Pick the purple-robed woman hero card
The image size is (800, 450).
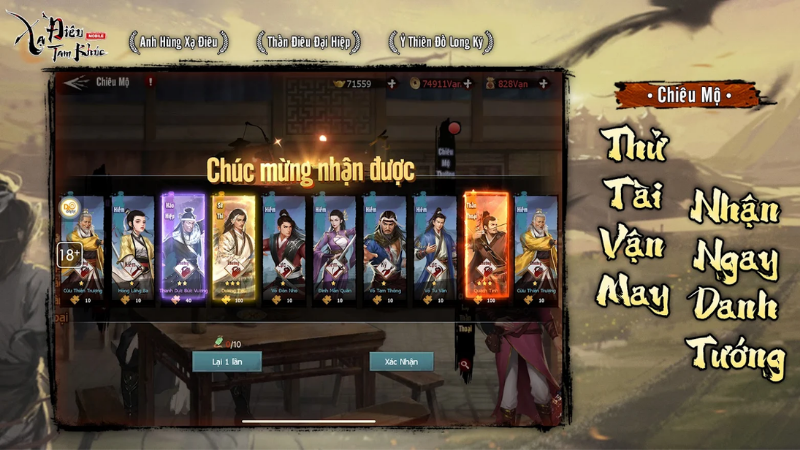pyautogui.click(x=334, y=249)
